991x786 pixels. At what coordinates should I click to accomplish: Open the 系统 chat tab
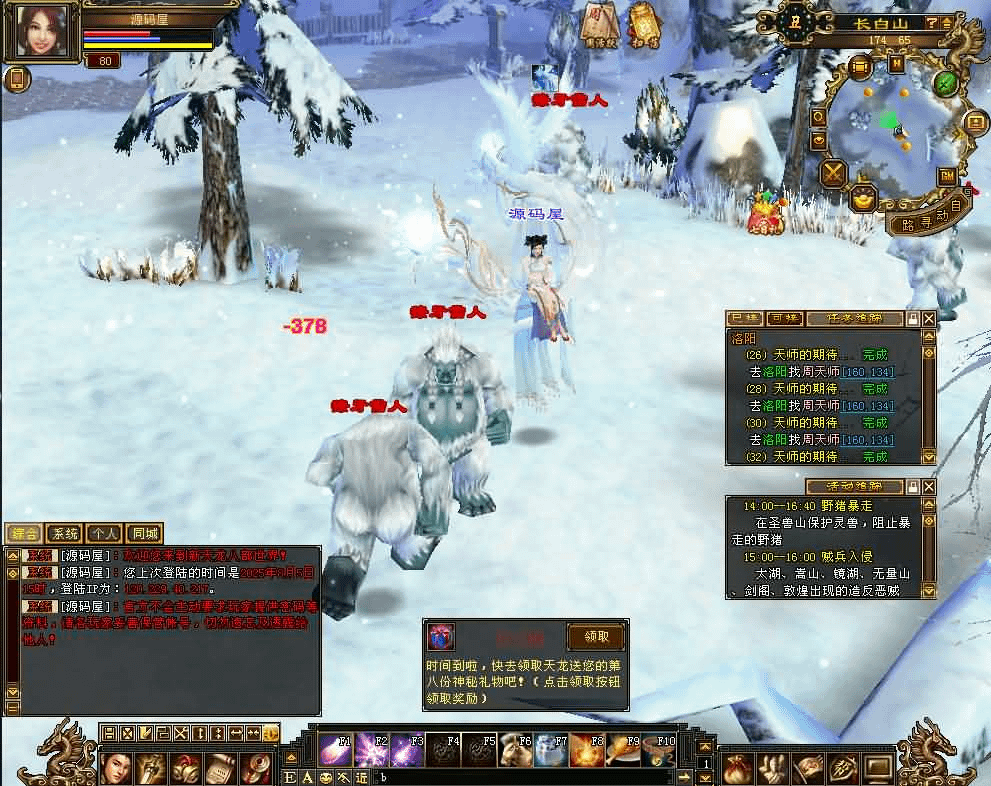pyautogui.click(x=64, y=534)
